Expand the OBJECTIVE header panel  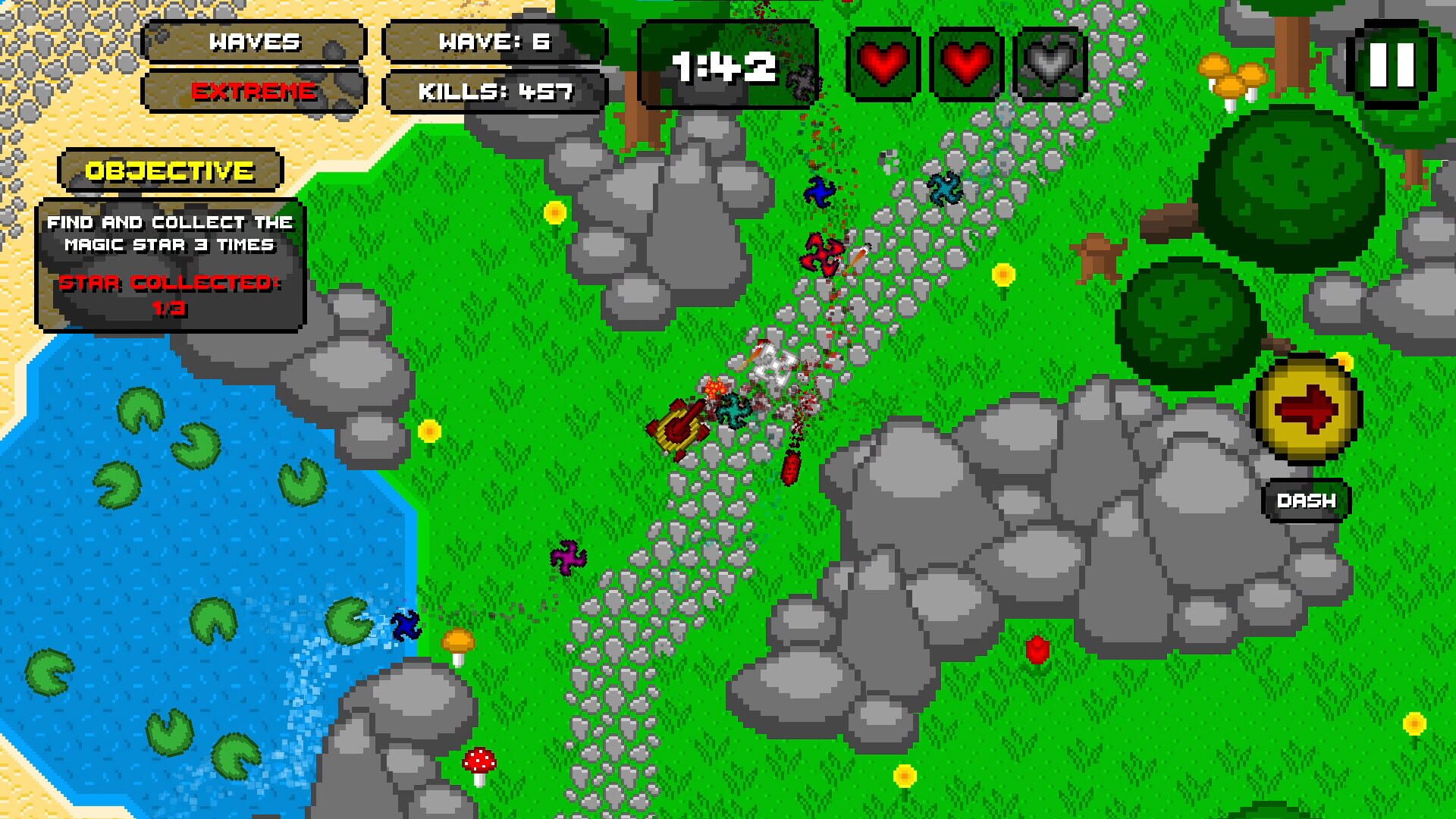(171, 168)
